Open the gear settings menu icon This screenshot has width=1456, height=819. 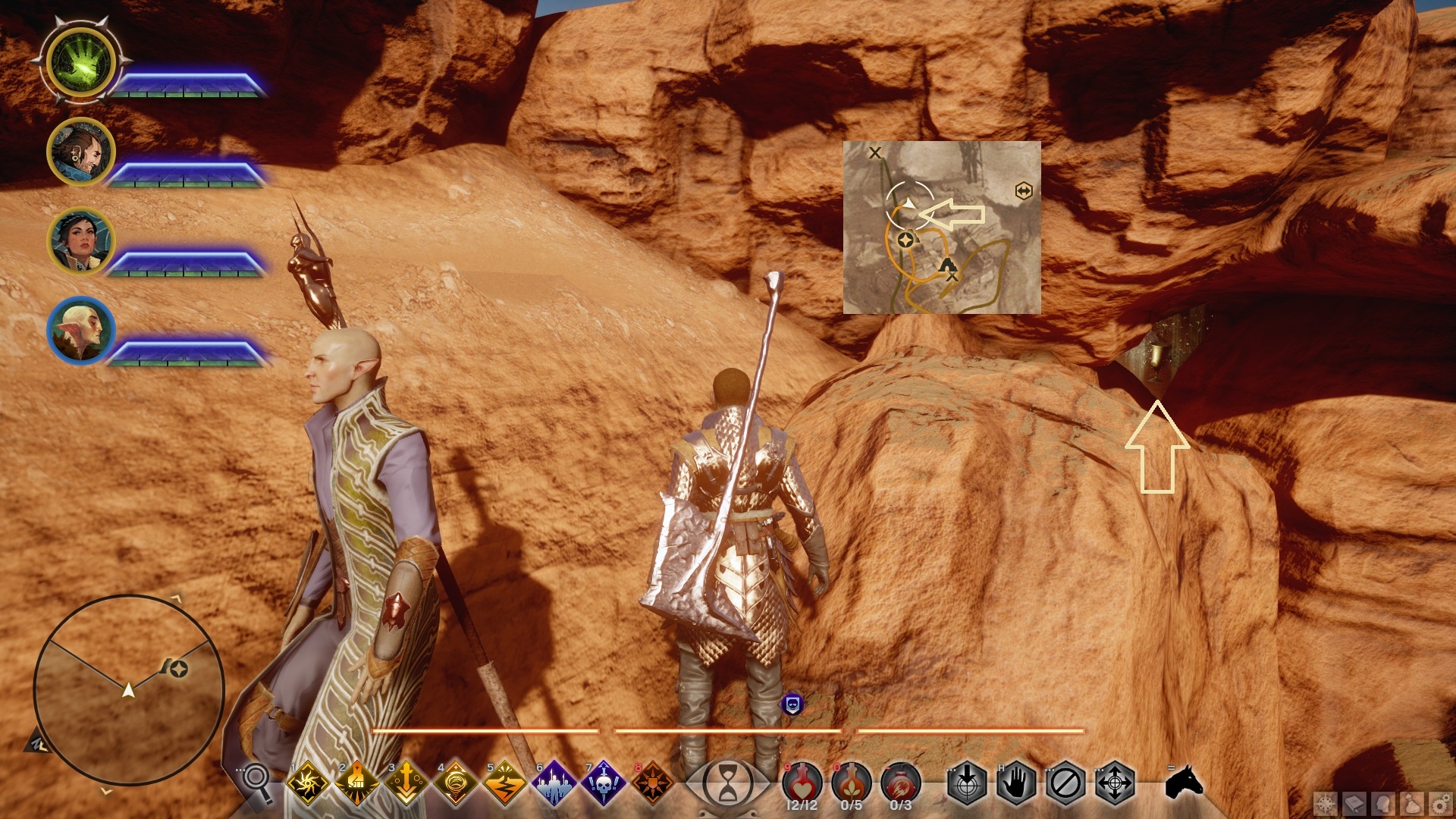pos(1442,804)
